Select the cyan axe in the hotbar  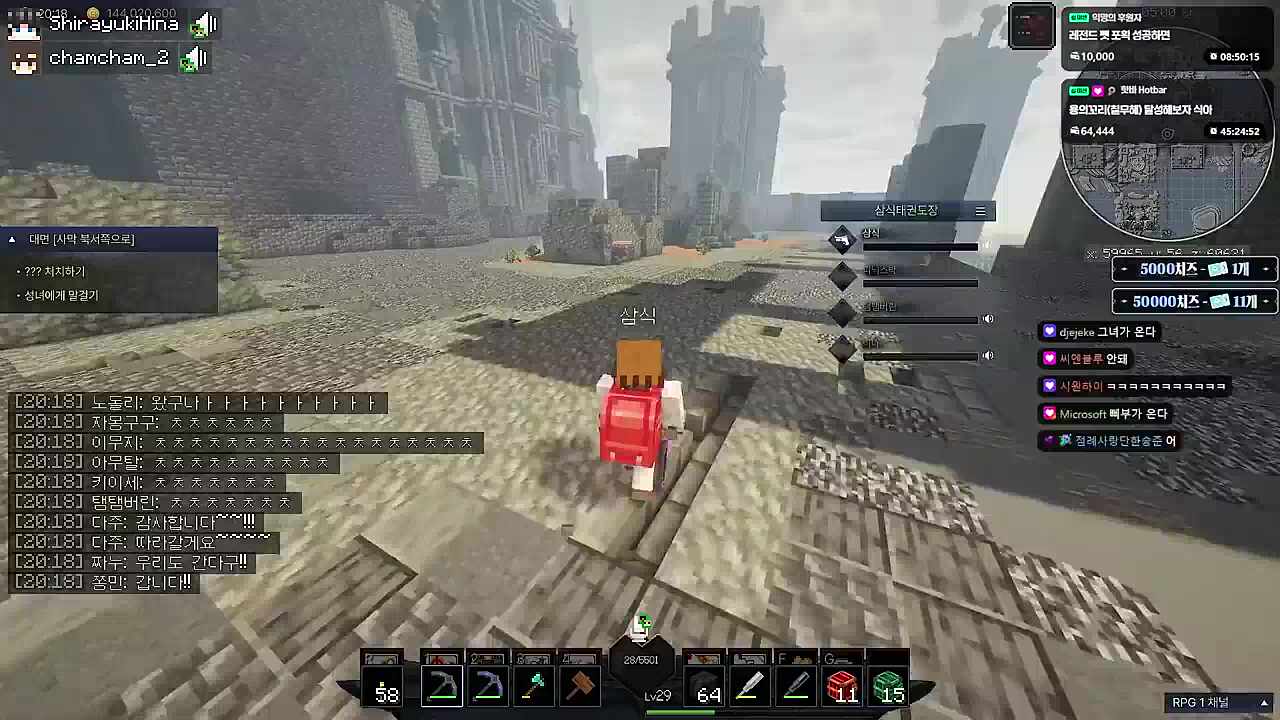534,685
